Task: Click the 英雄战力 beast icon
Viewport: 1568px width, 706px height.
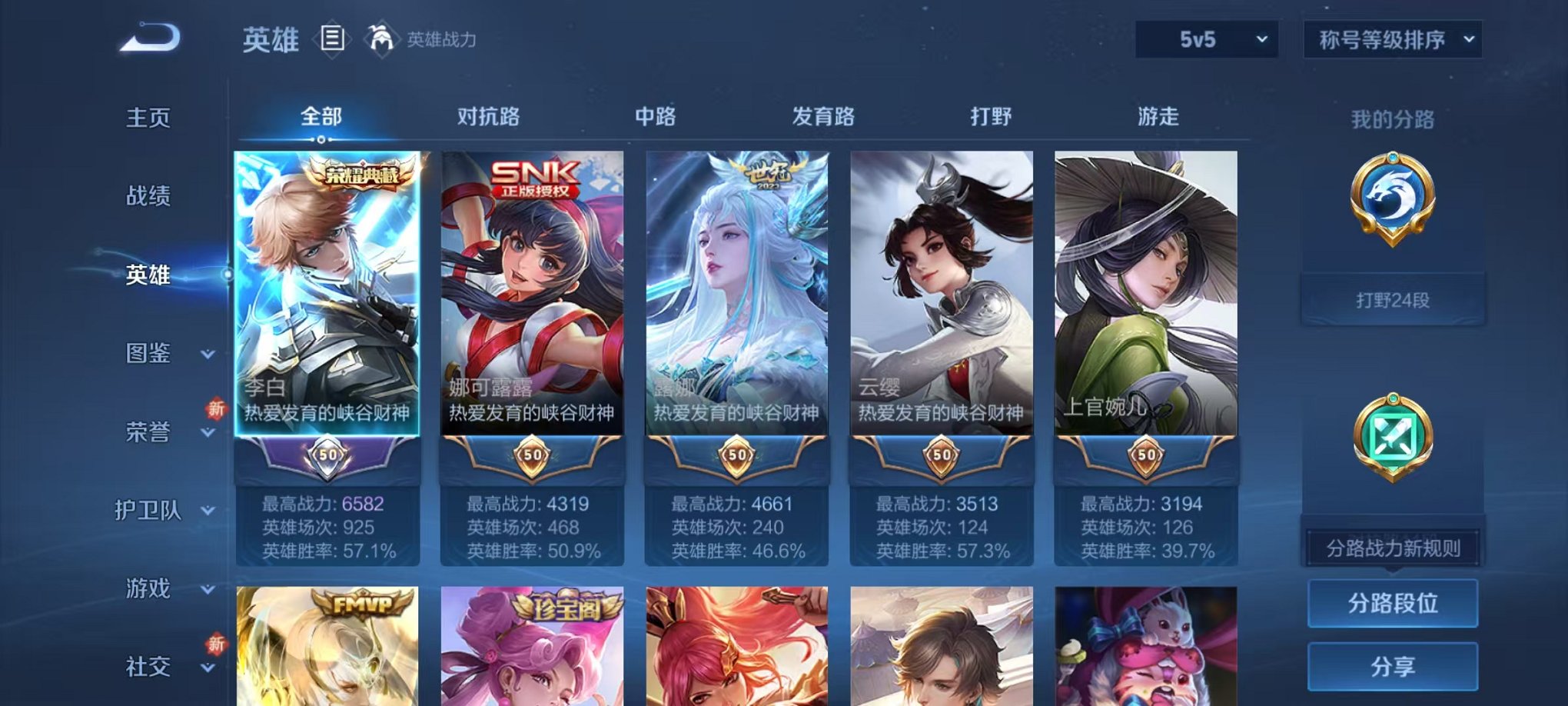Action: (381, 38)
